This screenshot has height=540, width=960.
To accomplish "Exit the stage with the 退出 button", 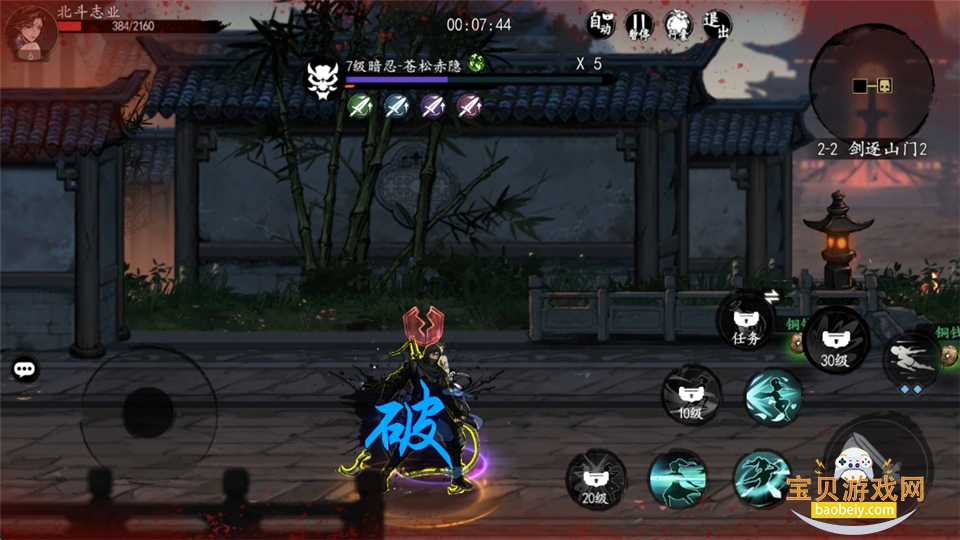I will pyautogui.click(x=716, y=25).
